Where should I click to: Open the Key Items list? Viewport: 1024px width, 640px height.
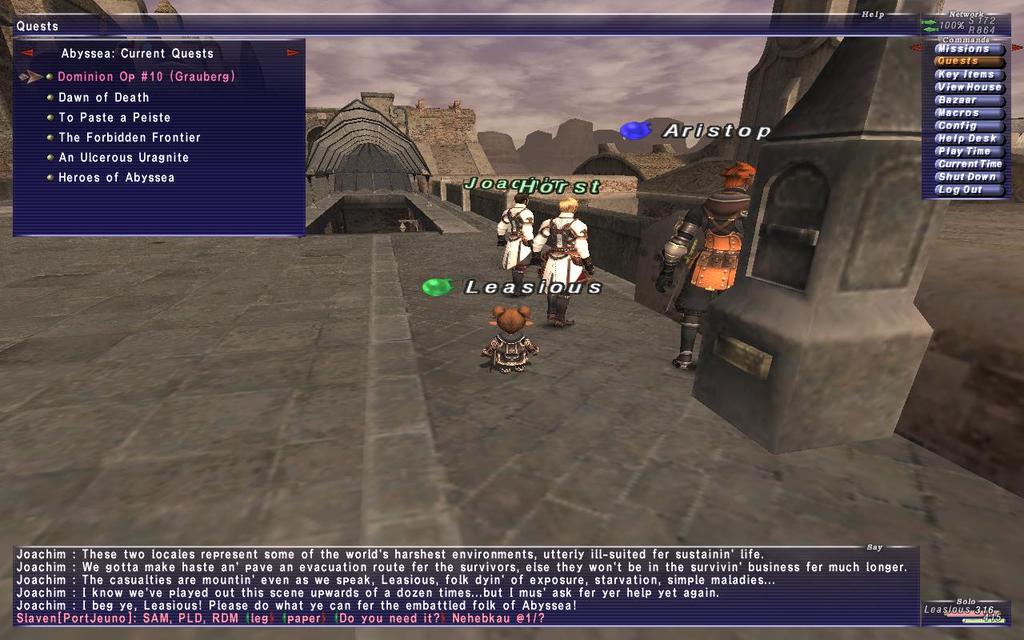[967, 74]
